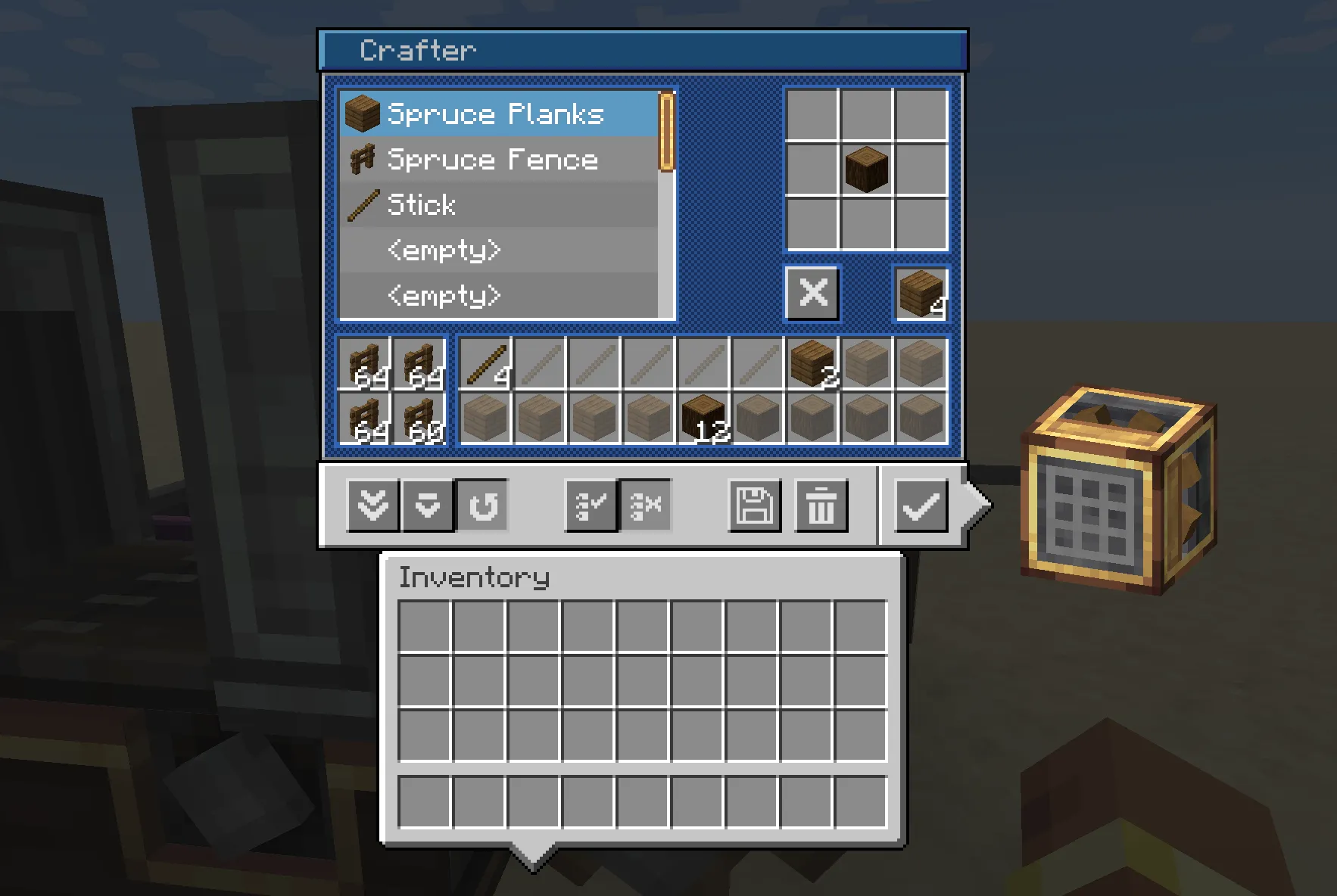The width and height of the screenshot is (1337, 896).
Task: Click the spruce planks output item
Action: point(919,294)
